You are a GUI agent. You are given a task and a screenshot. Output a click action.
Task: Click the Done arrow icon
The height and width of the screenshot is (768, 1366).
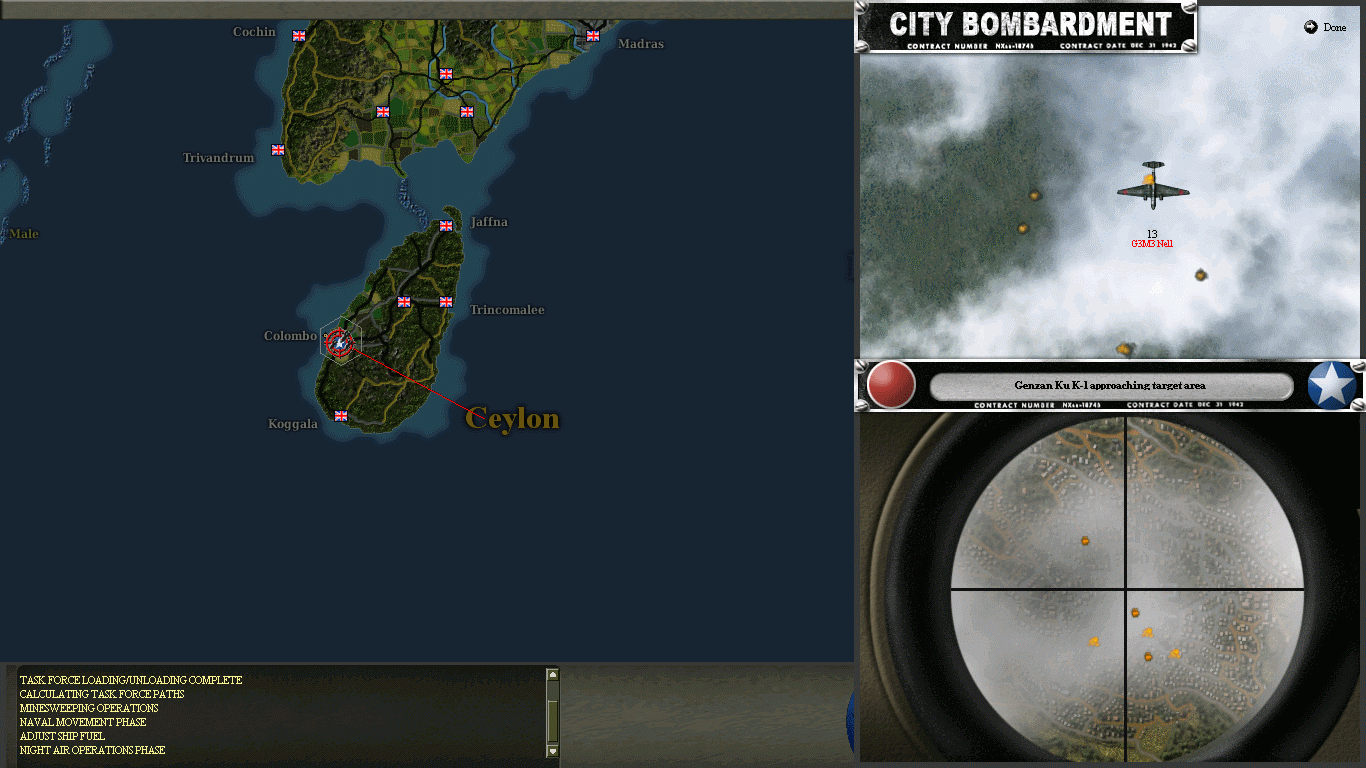[1311, 27]
